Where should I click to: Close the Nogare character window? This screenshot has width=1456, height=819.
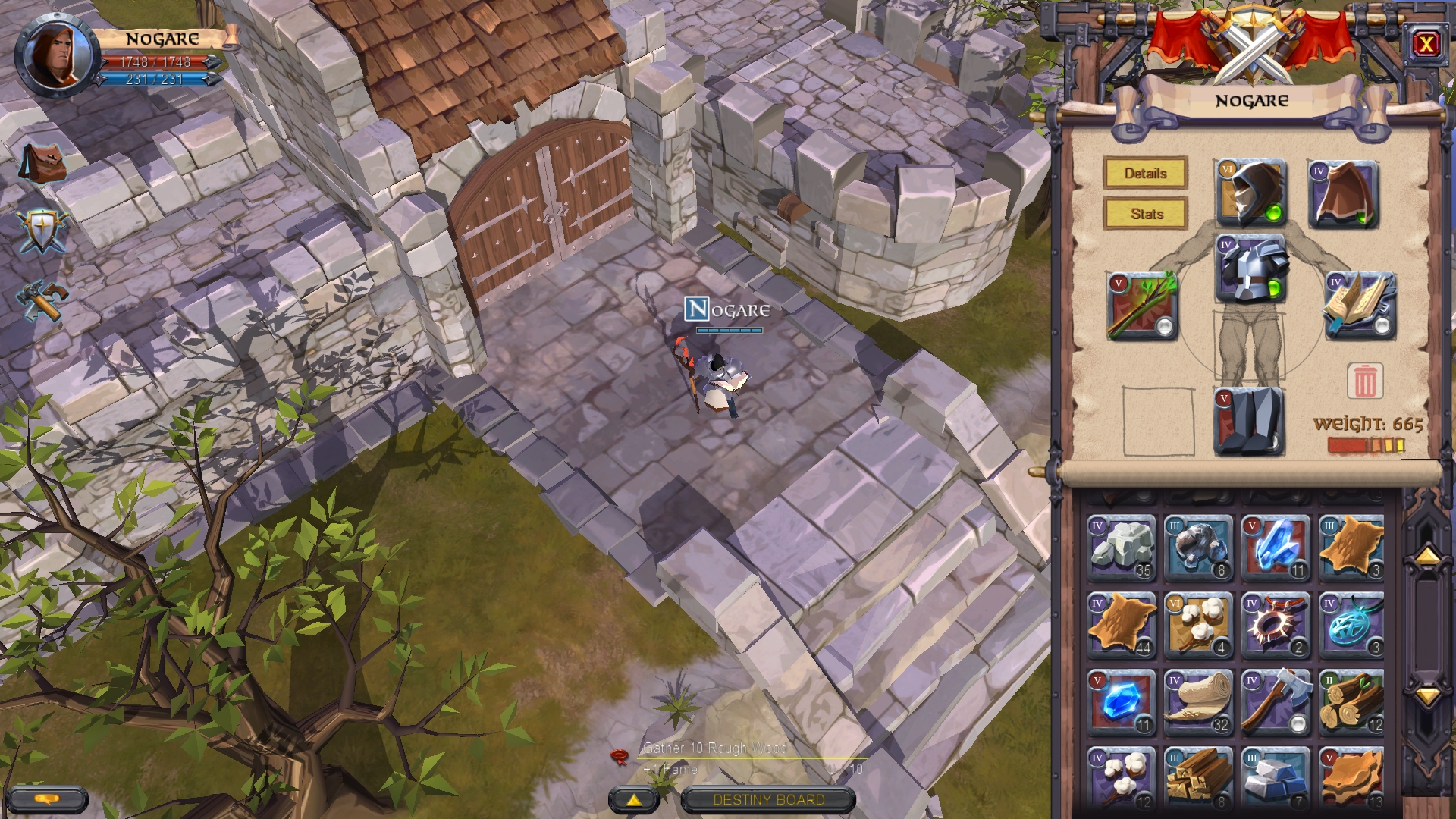(x=1427, y=45)
